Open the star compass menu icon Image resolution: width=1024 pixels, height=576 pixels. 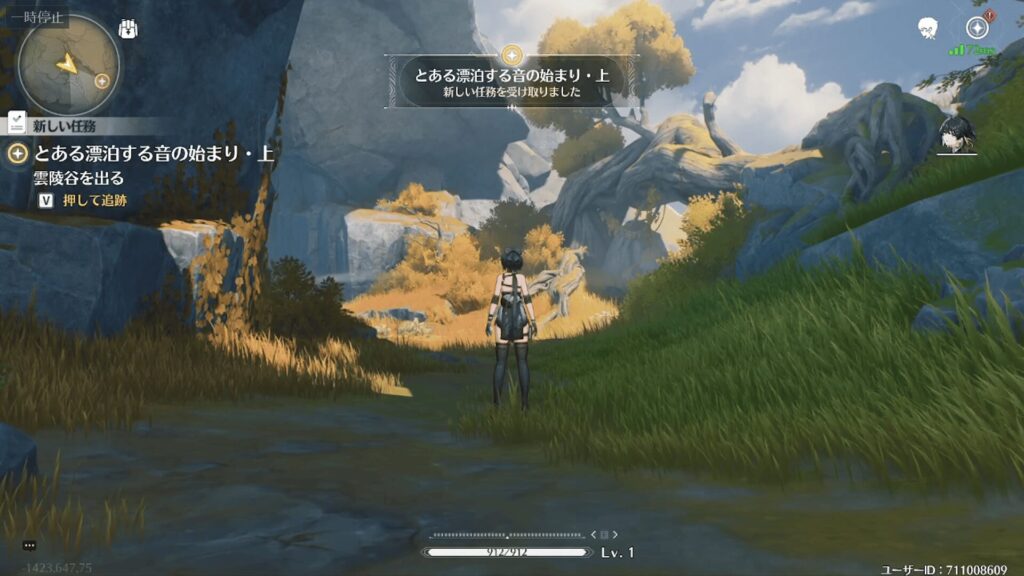click(977, 28)
